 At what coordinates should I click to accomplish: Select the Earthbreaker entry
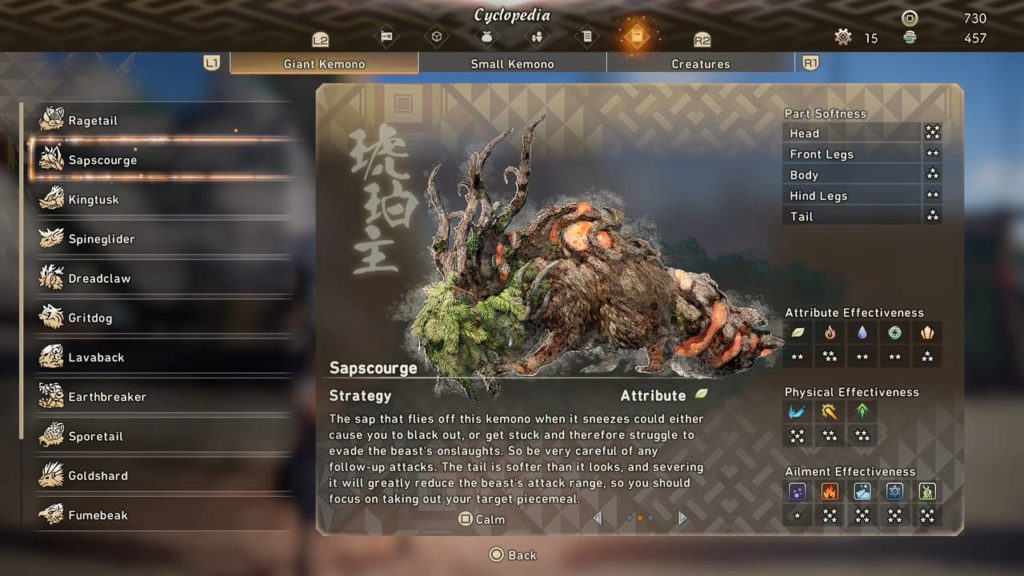click(107, 397)
